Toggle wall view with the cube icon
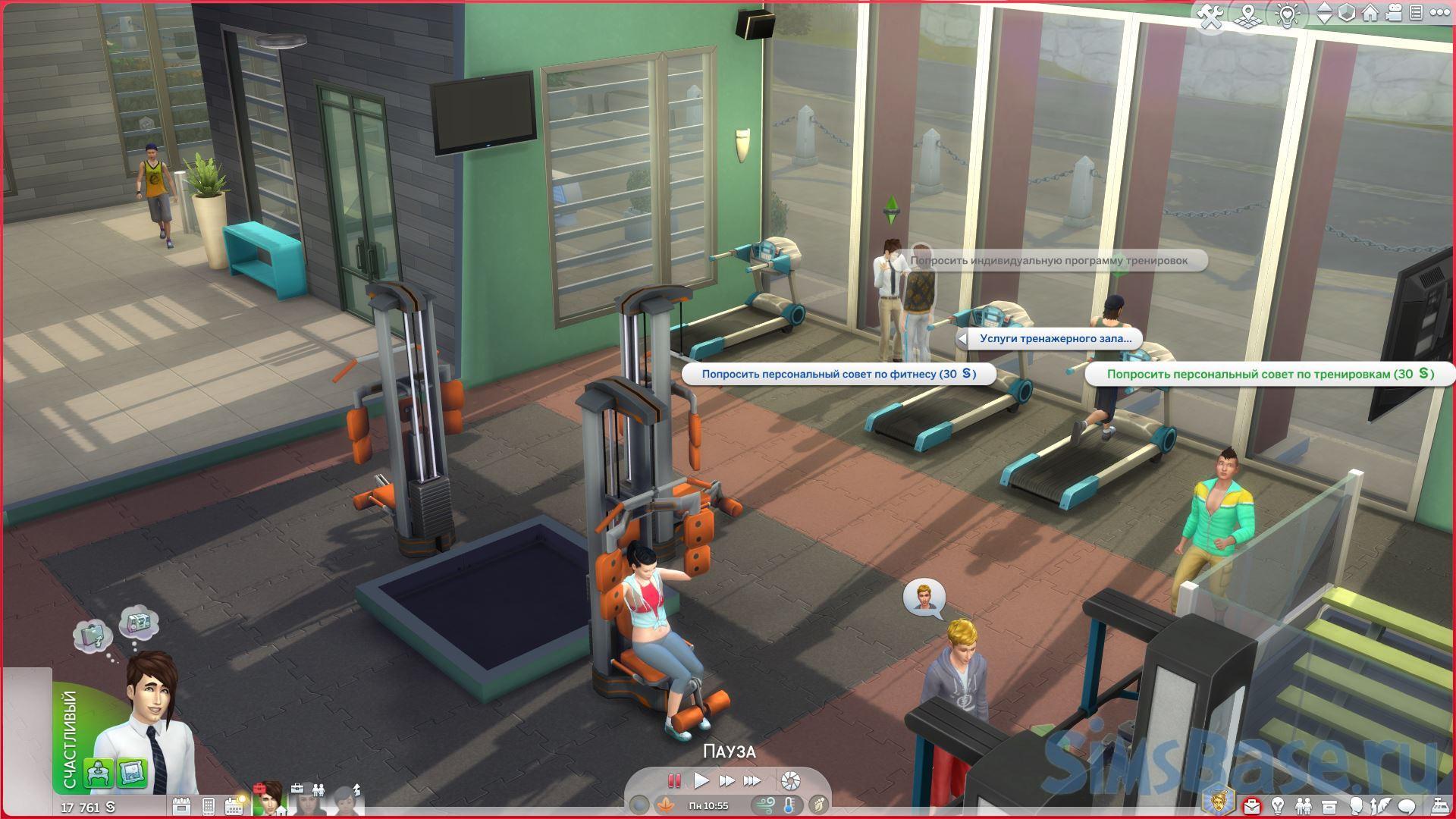The width and height of the screenshot is (1456, 819). pos(1347,14)
